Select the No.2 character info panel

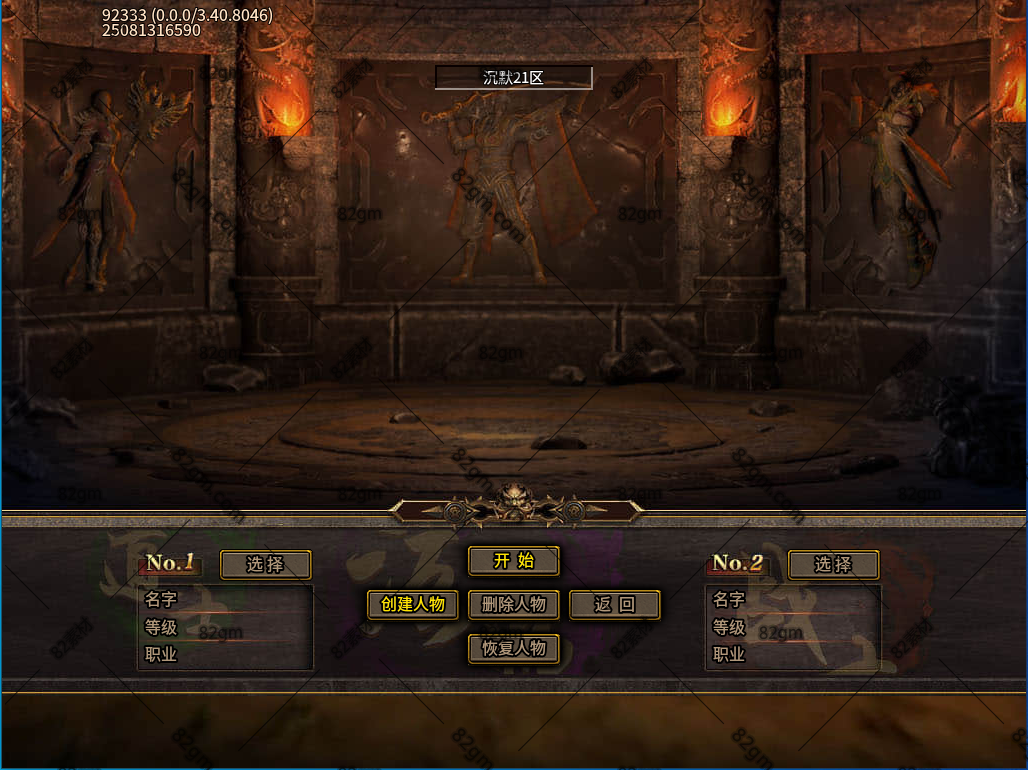pyautogui.click(x=793, y=627)
